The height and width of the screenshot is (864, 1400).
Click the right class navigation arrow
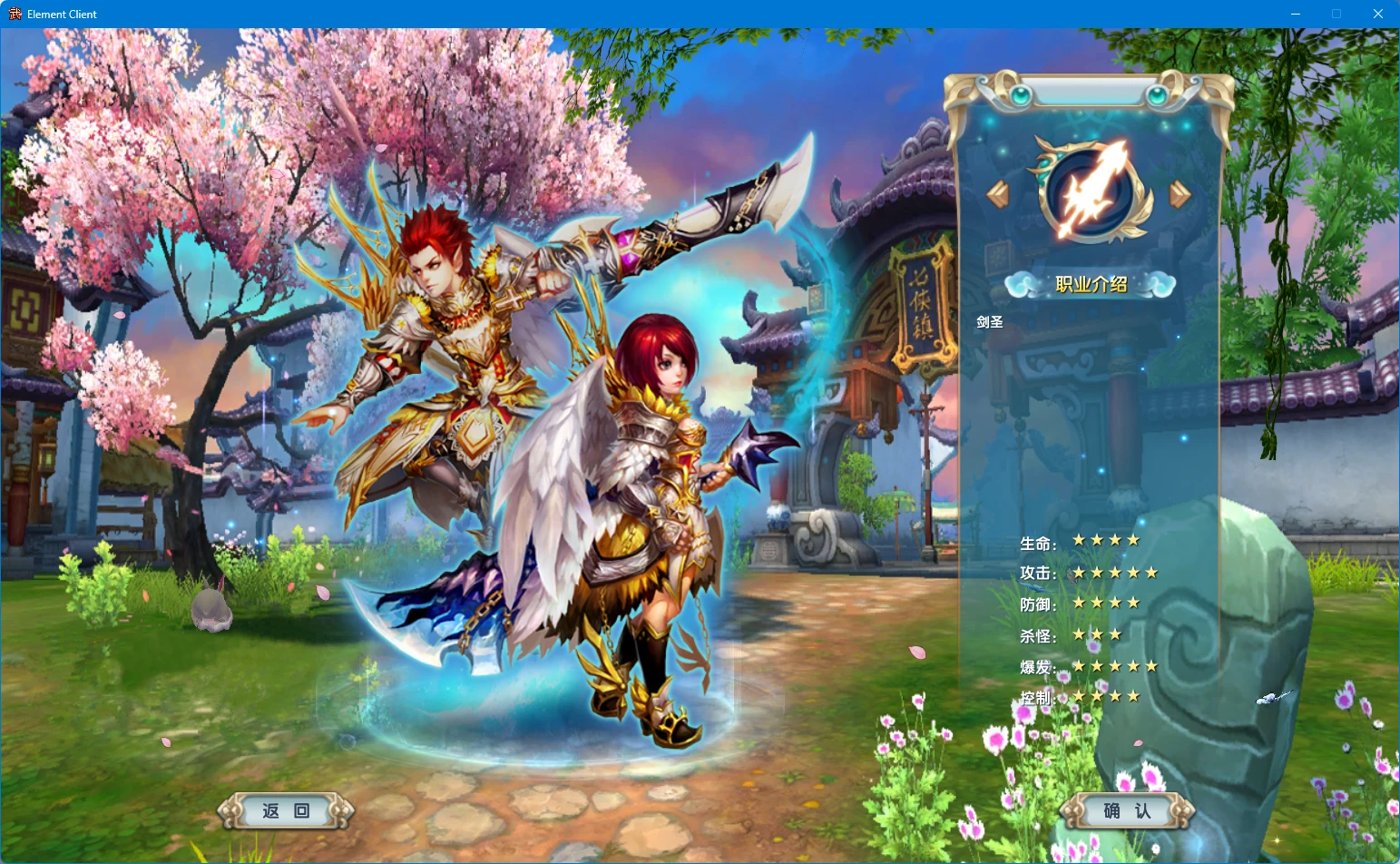[x=1180, y=195]
